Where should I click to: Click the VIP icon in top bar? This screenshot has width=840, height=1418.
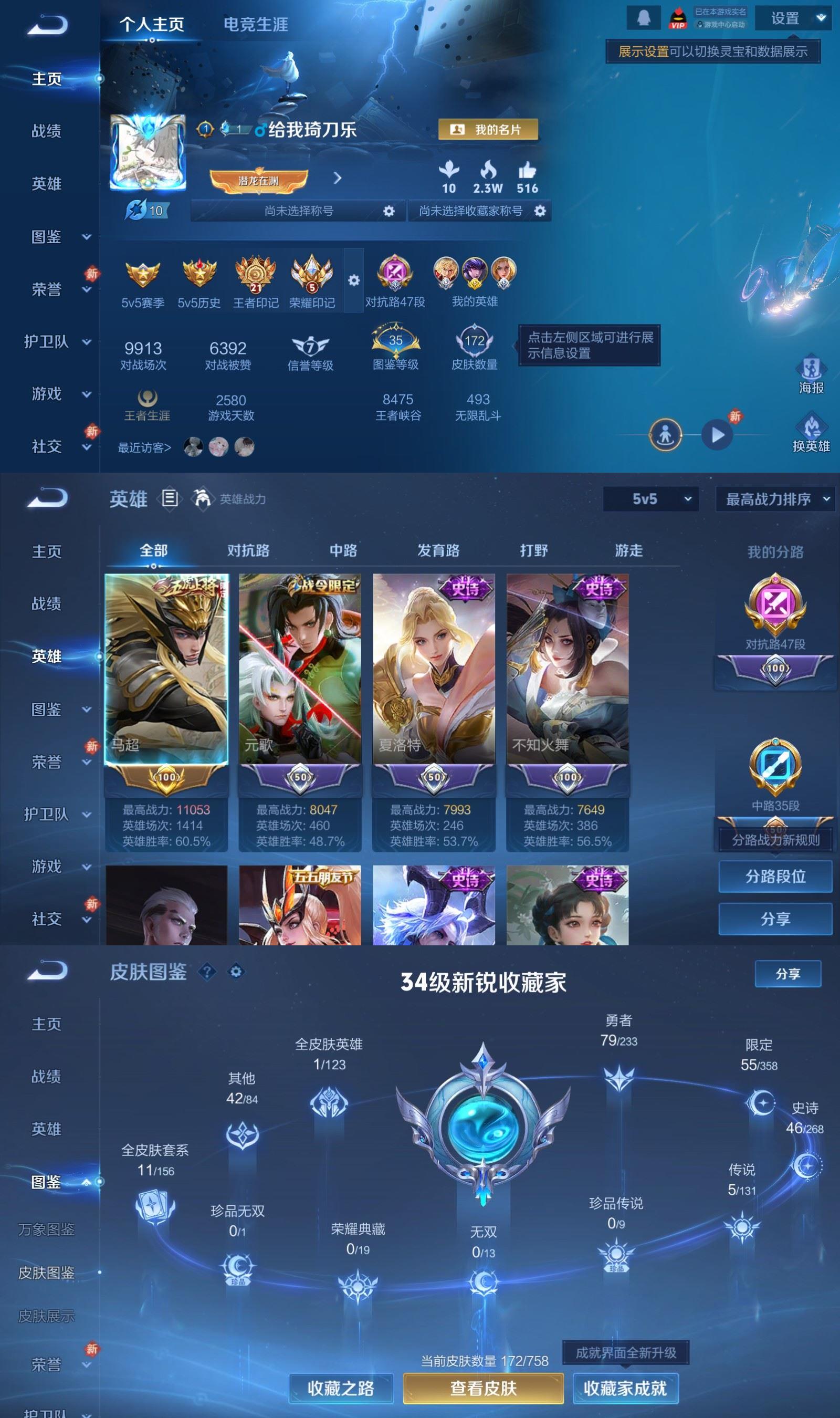pyautogui.click(x=678, y=17)
